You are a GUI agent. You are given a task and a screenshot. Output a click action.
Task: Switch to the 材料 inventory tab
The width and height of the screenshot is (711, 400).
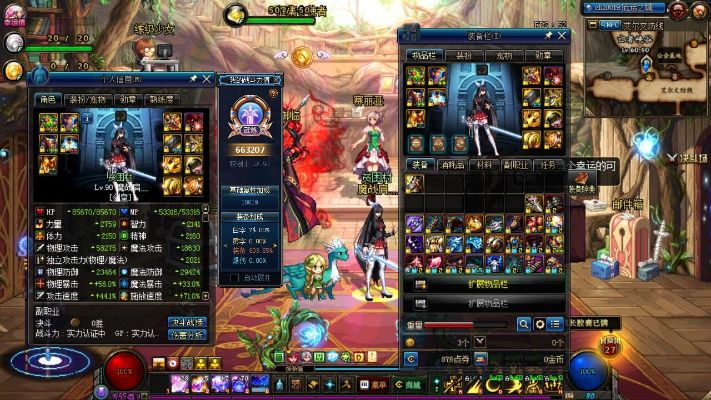(485, 165)
